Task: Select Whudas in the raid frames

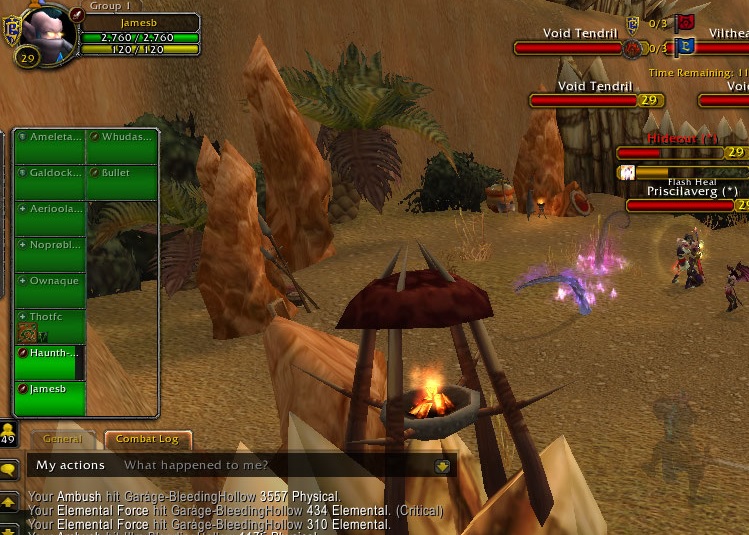Action: click(122, 147)
